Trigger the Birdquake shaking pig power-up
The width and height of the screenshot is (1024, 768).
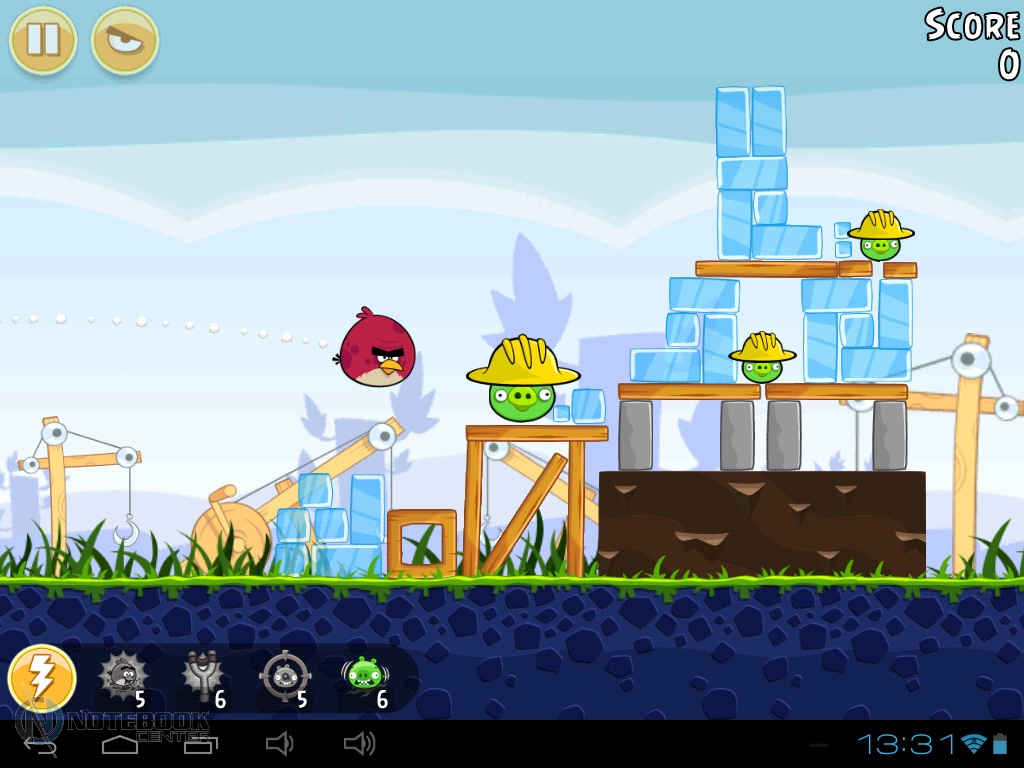tap(364, 677)
